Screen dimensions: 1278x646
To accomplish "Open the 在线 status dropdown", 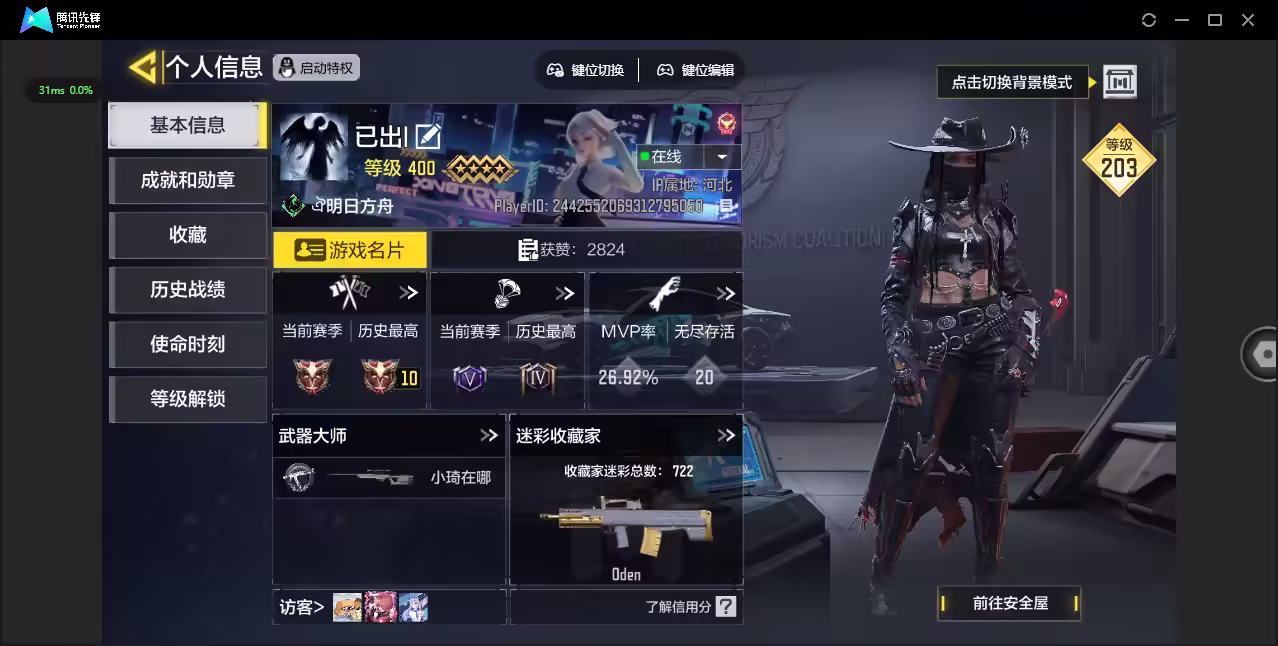I will [721, 157].
